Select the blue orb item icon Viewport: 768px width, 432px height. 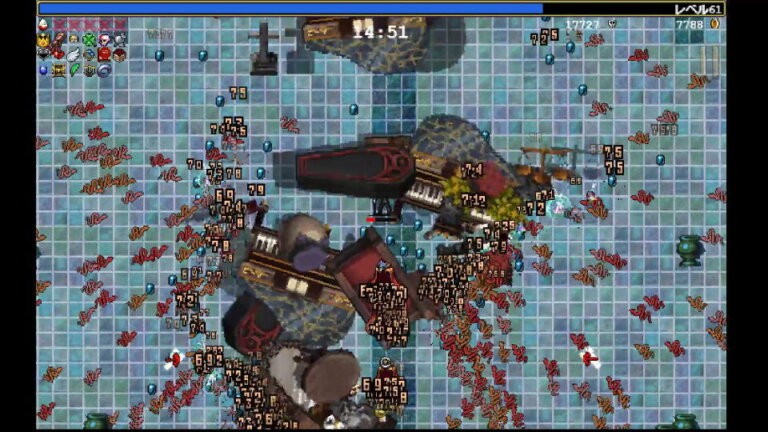point(43,70)
